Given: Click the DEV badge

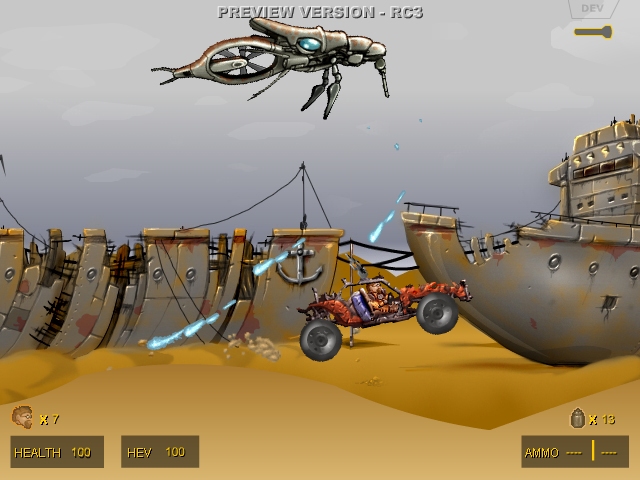Looking at the screenshot, I should 591,9.
